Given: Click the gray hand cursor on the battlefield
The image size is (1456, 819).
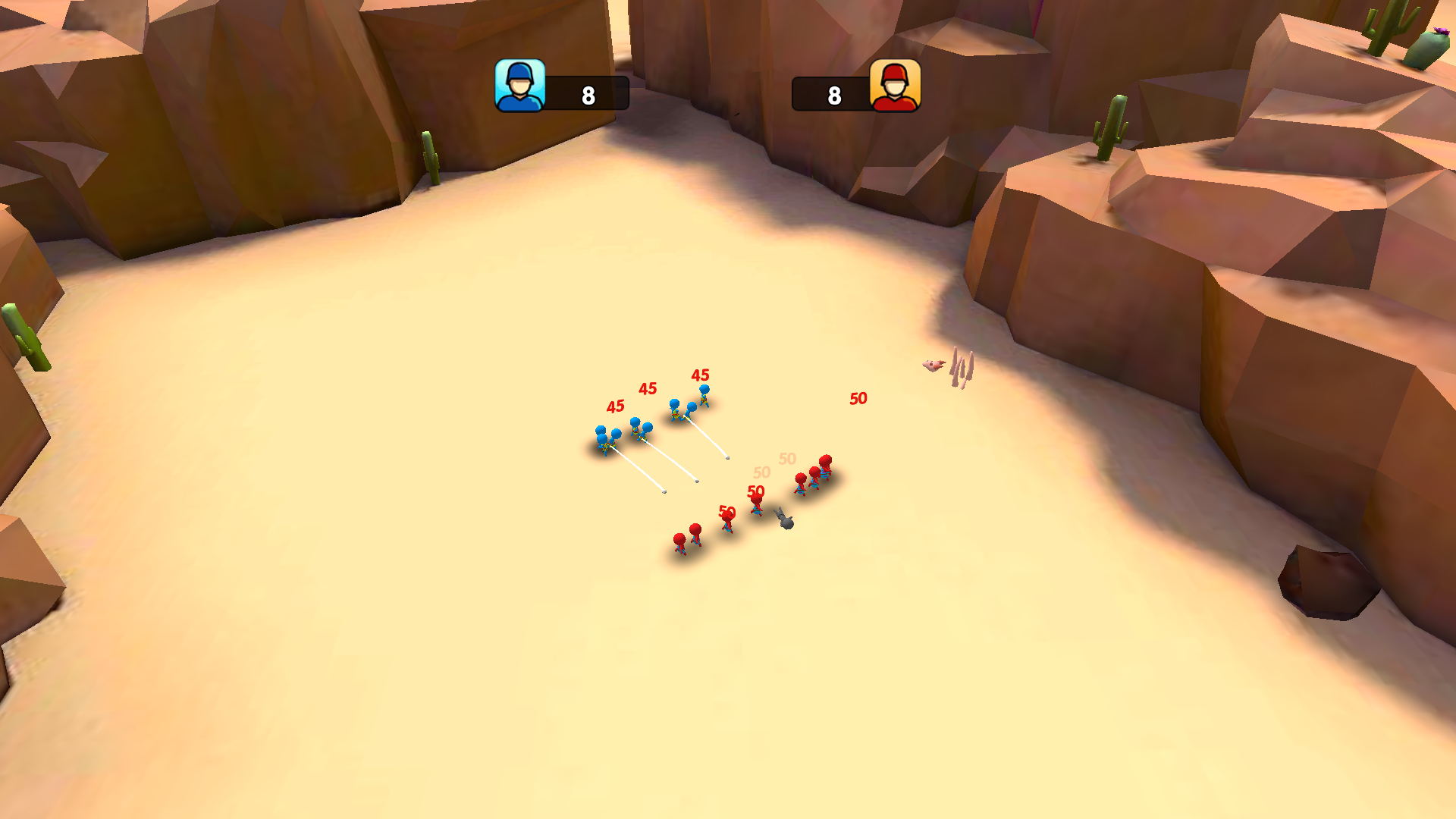Looking at the screenshot, I should 783,519.
